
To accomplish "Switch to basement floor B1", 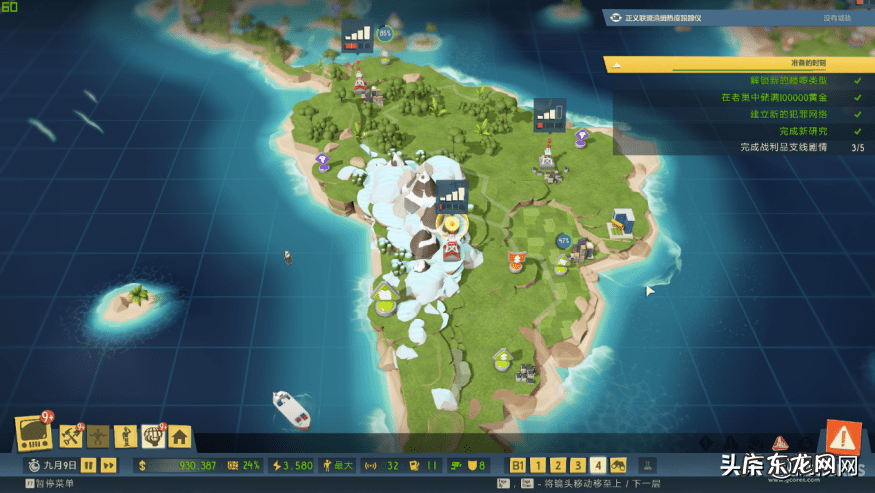I will point(518,465).
